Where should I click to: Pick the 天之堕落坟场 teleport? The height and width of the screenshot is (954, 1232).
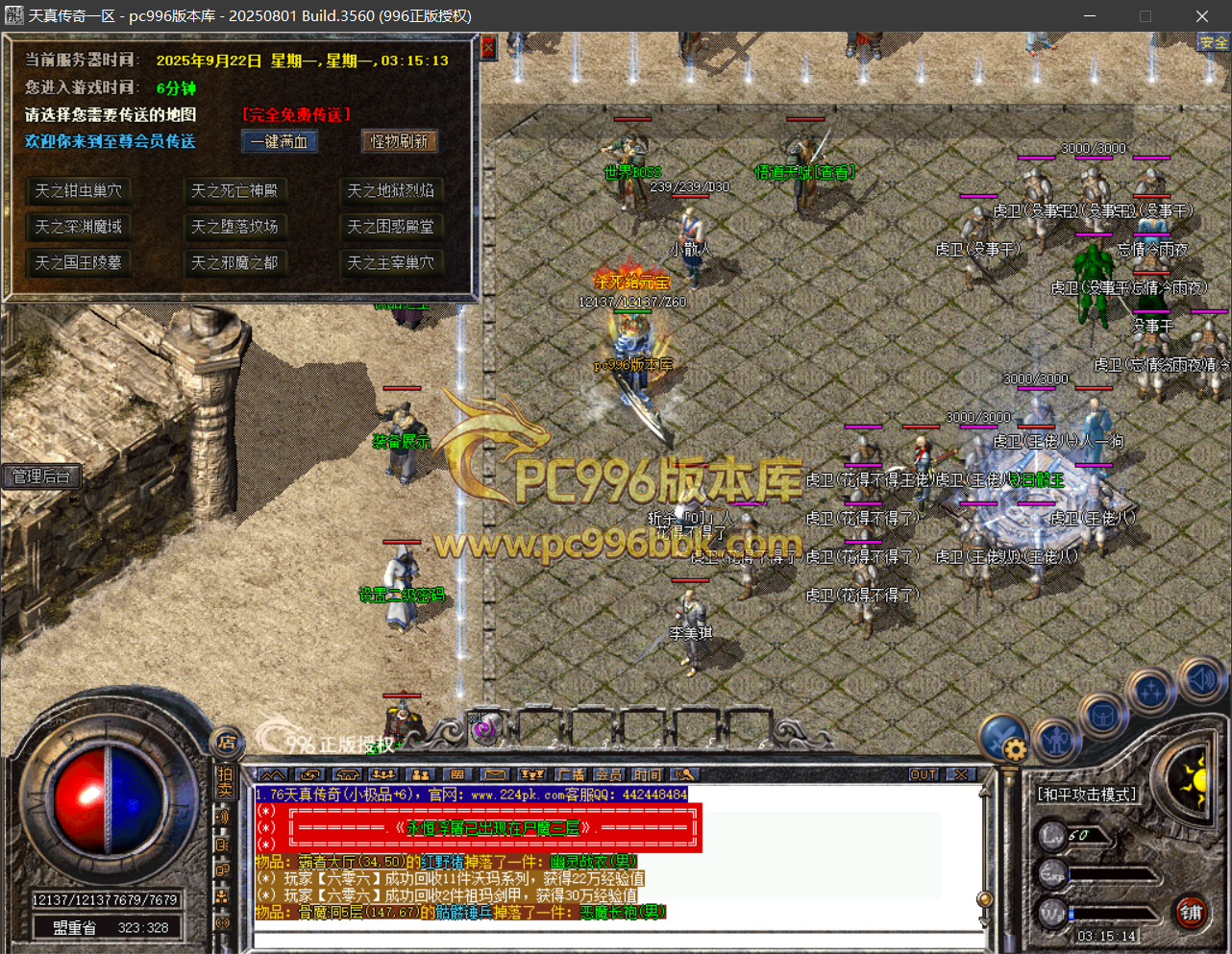coord(234,227)
